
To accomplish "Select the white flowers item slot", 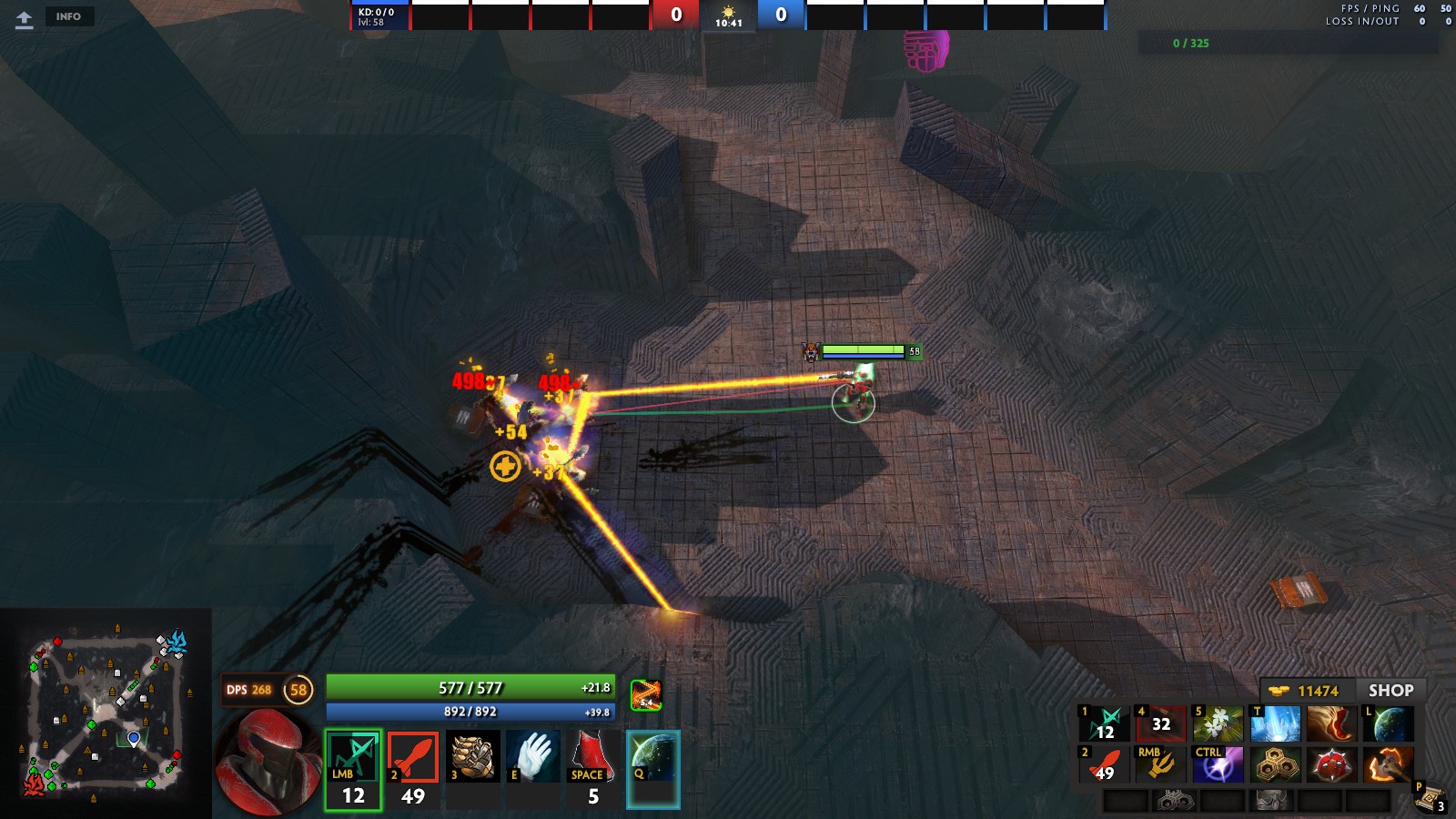I will pos(1218,724).
